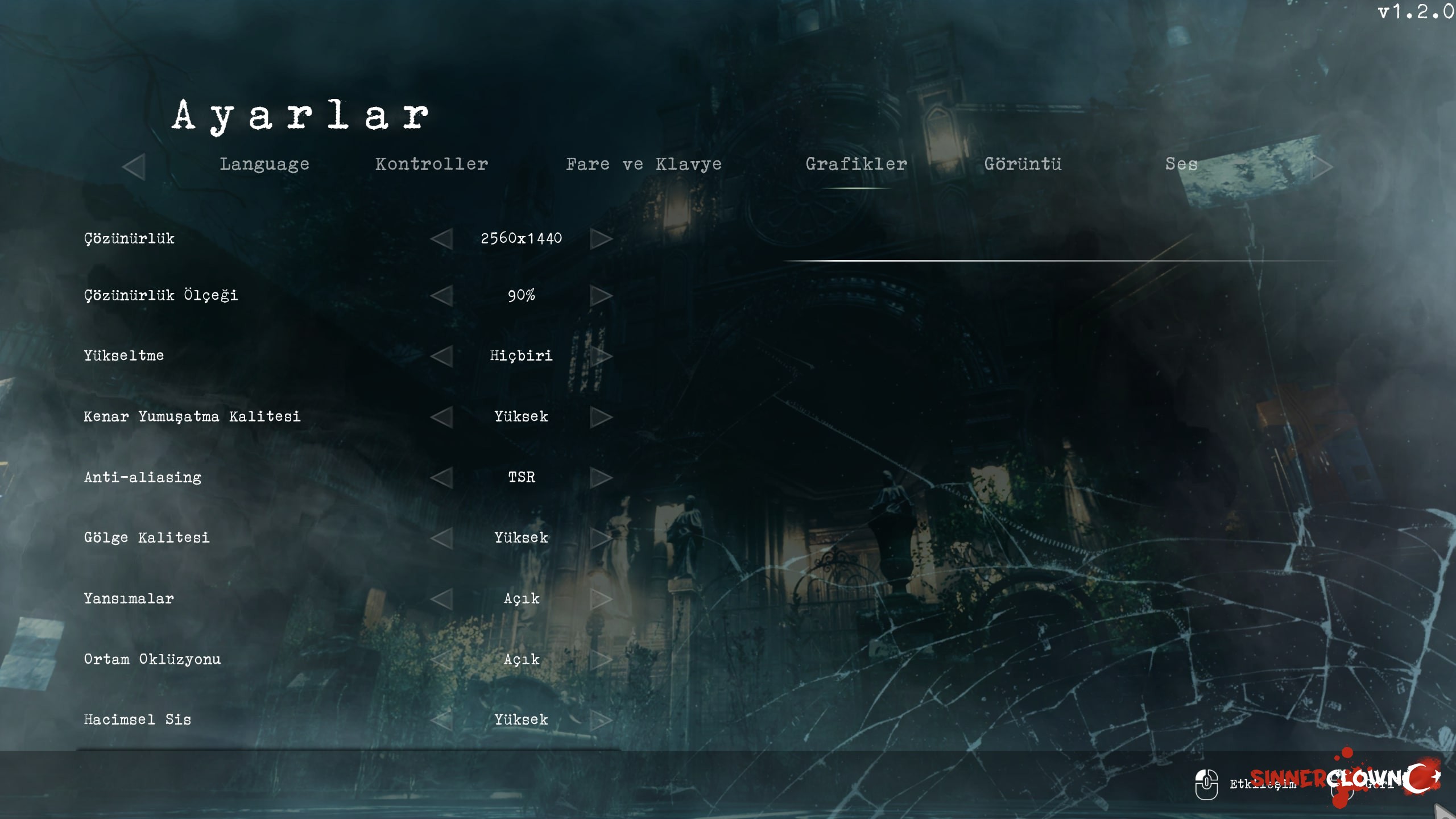This screenshot has height=819, width=1456.
Task: Switch to the Language tab
Action: pyautogui.click(x=264, y=164)
